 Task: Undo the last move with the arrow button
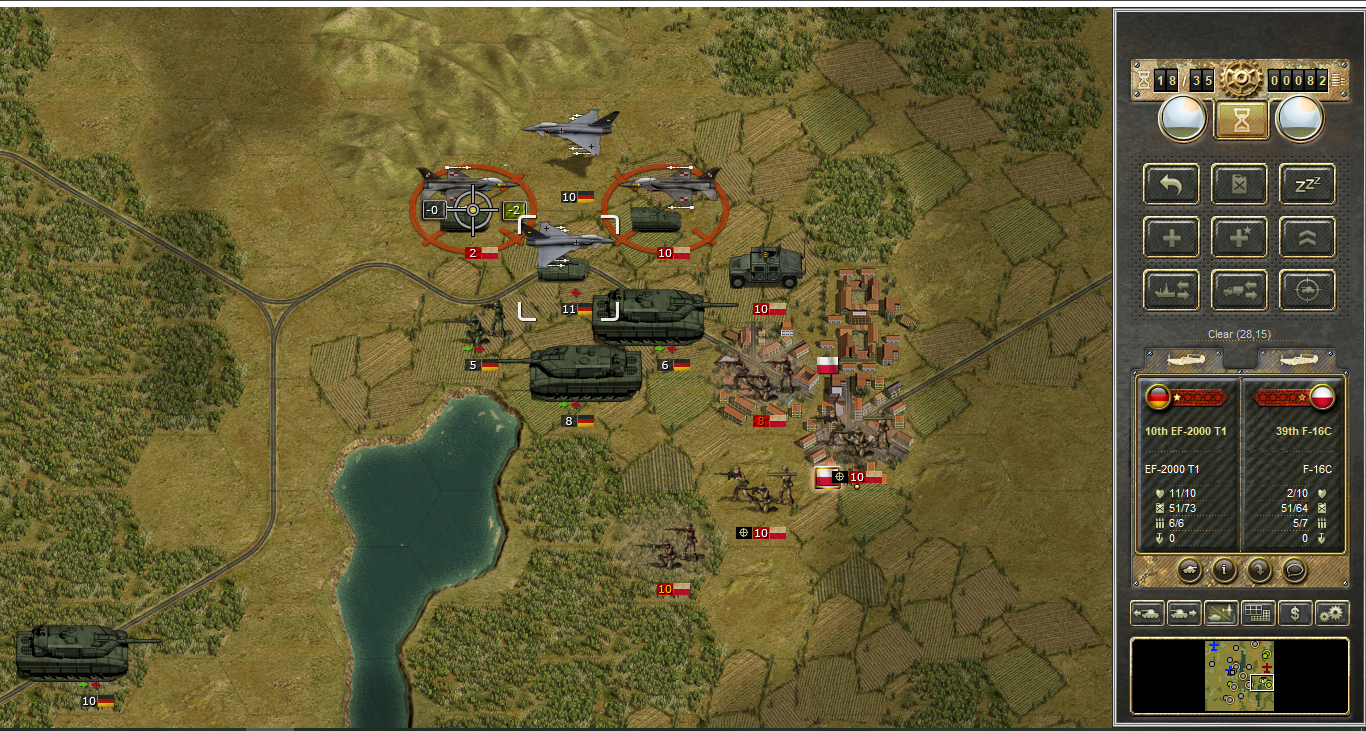tap(1172, 184)
